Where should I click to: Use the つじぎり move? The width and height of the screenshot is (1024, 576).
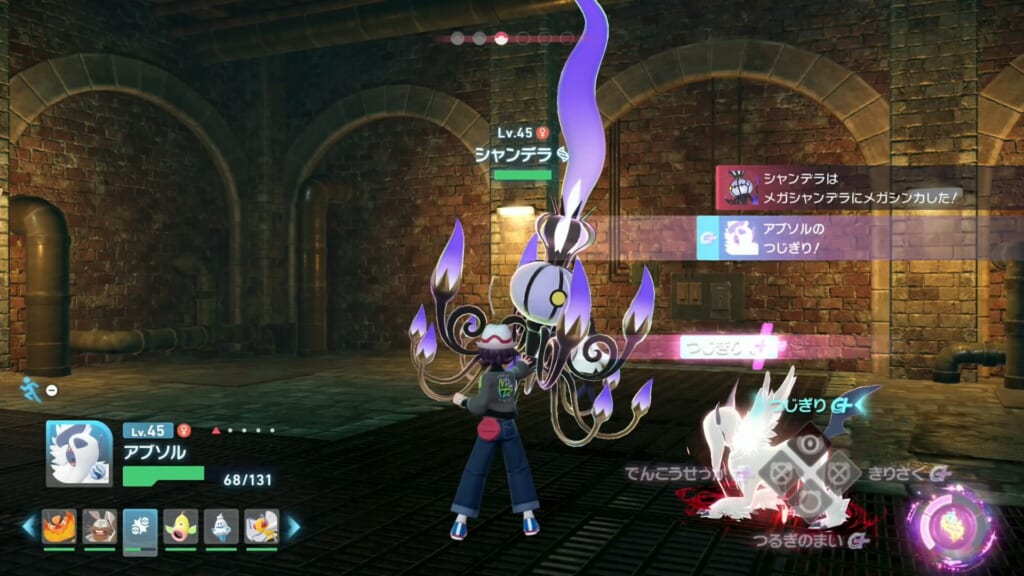(x=809, y=404)
